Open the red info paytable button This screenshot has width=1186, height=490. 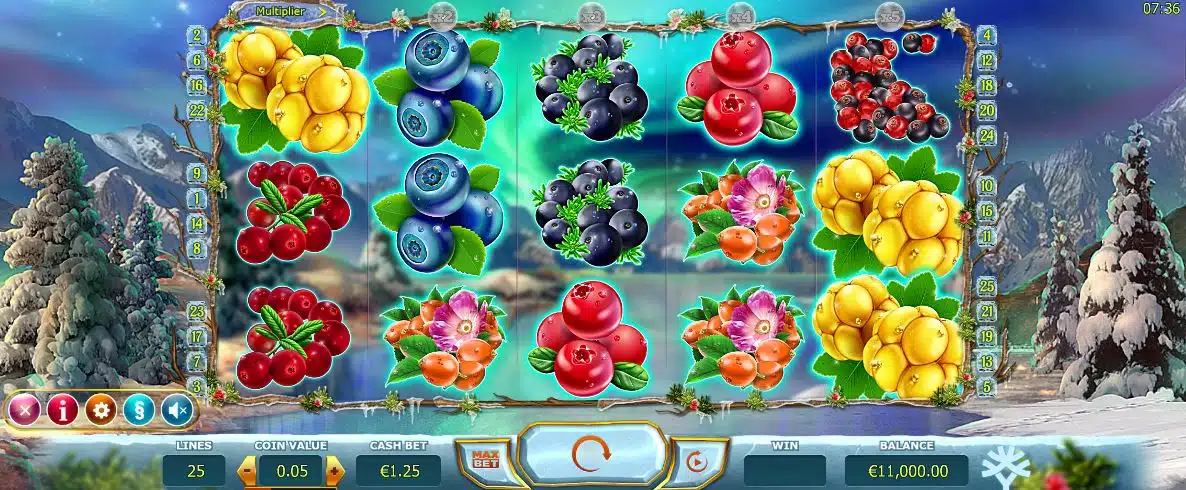62,409
